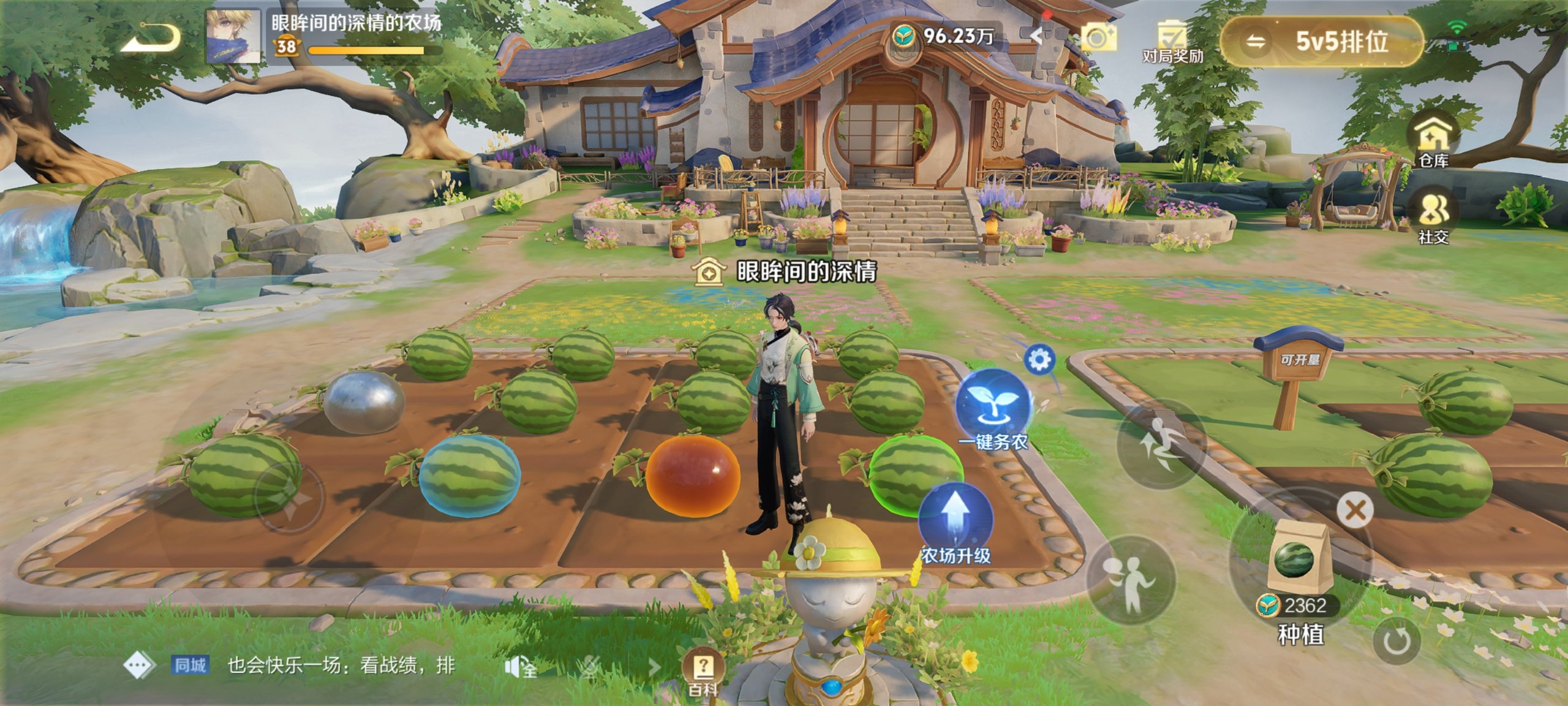Collapse the top bar with the left arrow
1568x706 pixels.
[1036, 36]
